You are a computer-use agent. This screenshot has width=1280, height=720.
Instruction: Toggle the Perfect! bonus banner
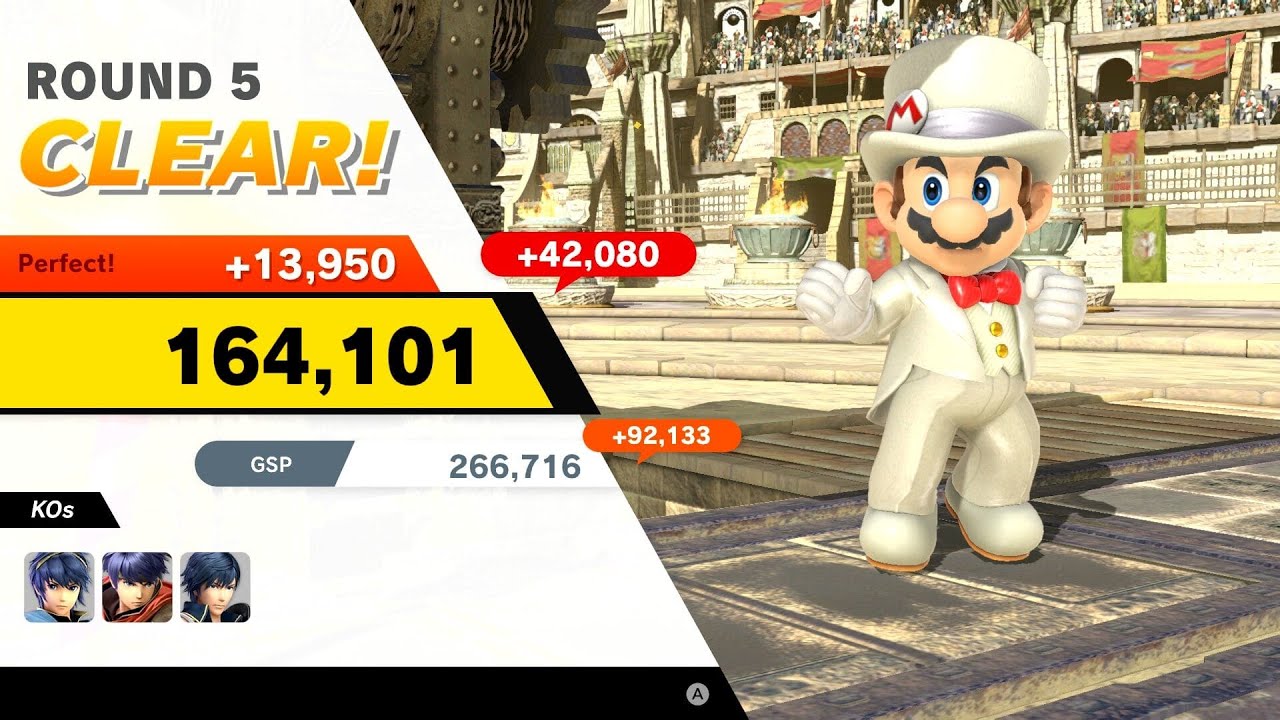[200, 261]
